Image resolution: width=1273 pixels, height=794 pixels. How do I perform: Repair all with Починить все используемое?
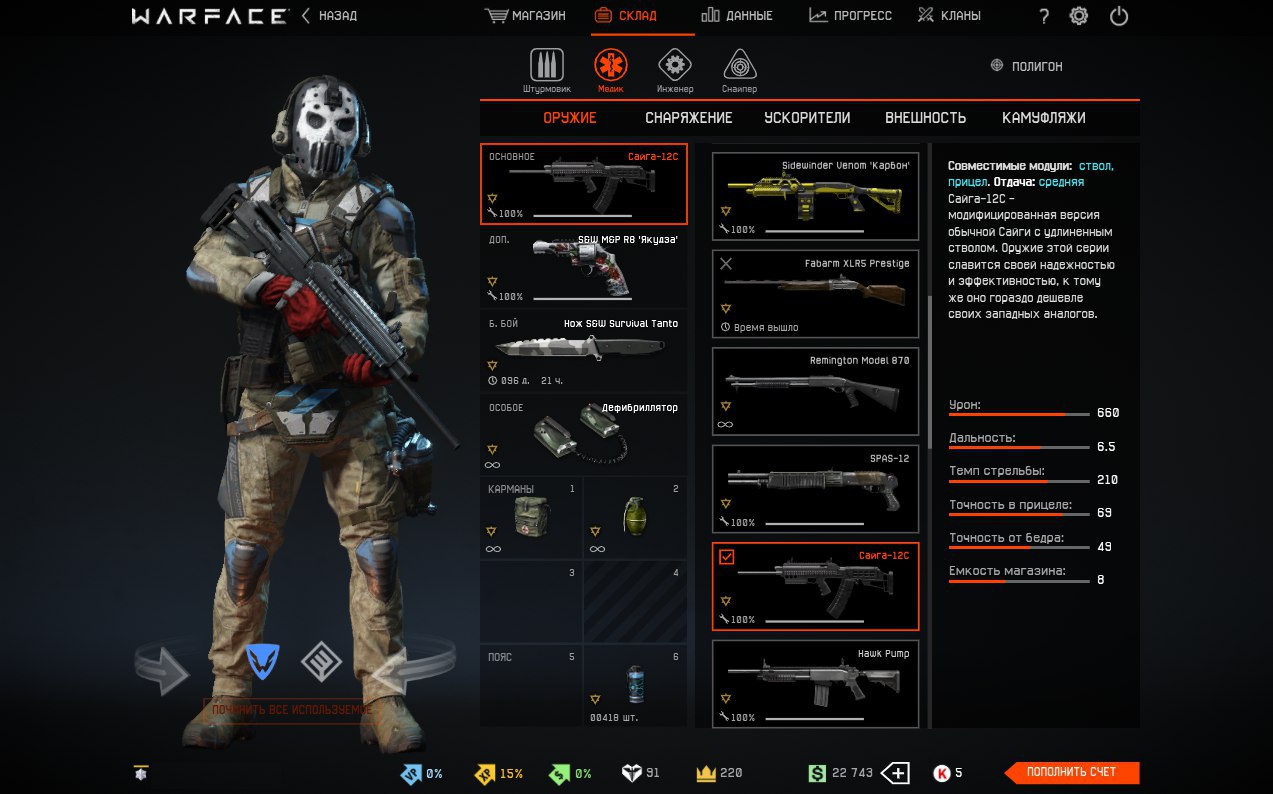[x=291, y=710]
